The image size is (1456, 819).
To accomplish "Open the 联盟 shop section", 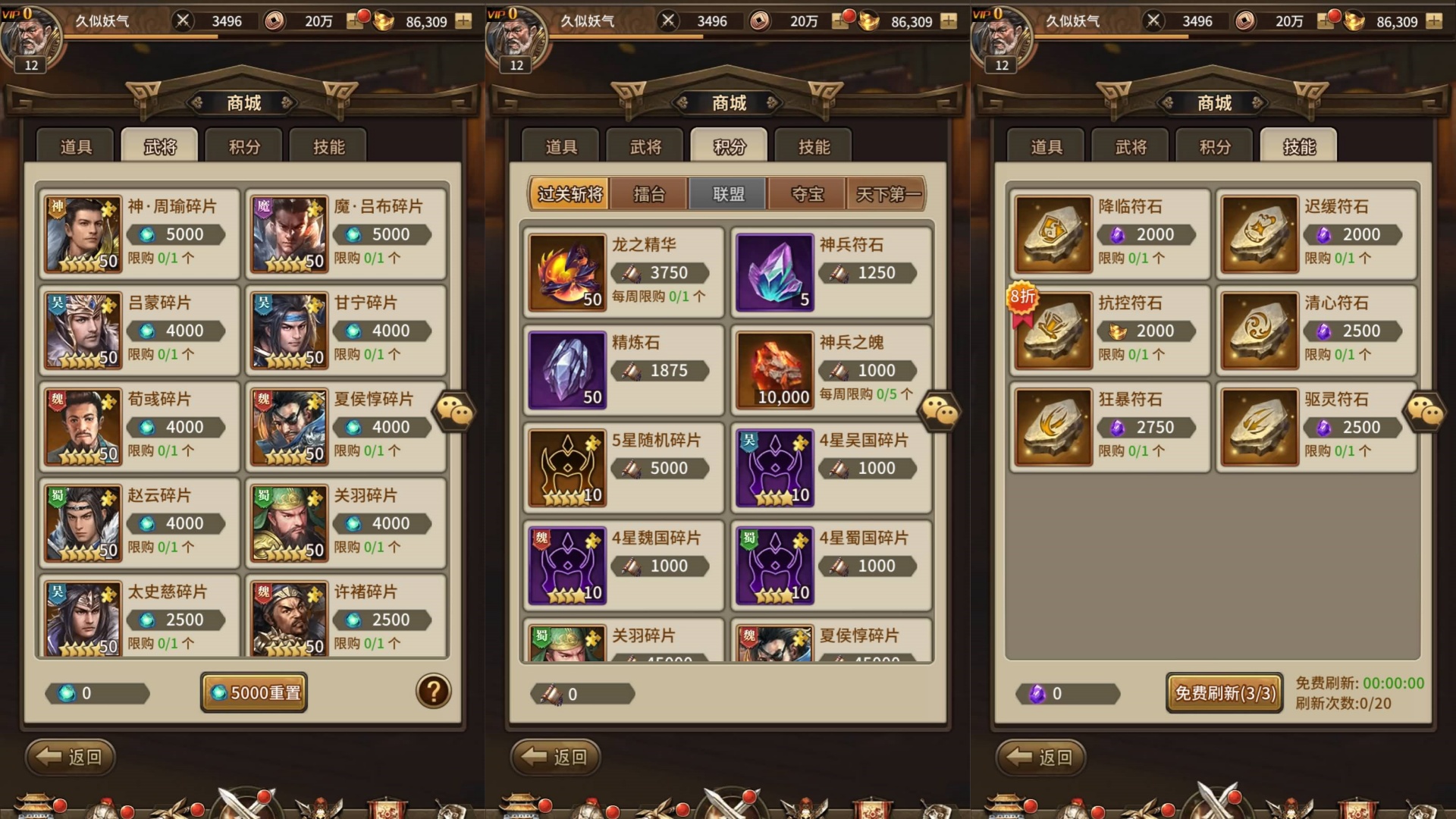I will (x=726, y=194).
